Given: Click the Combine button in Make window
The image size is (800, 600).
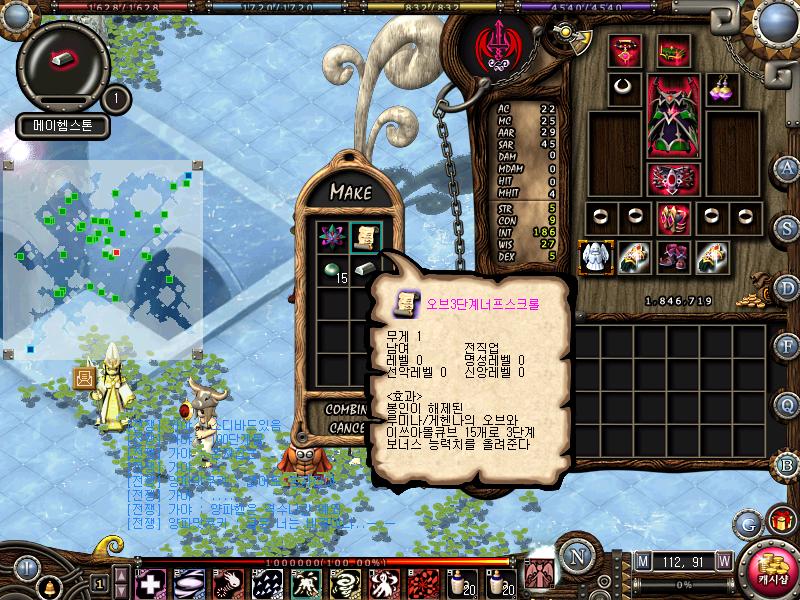Looking at the screenshot, I should click(x=347, y=410).
